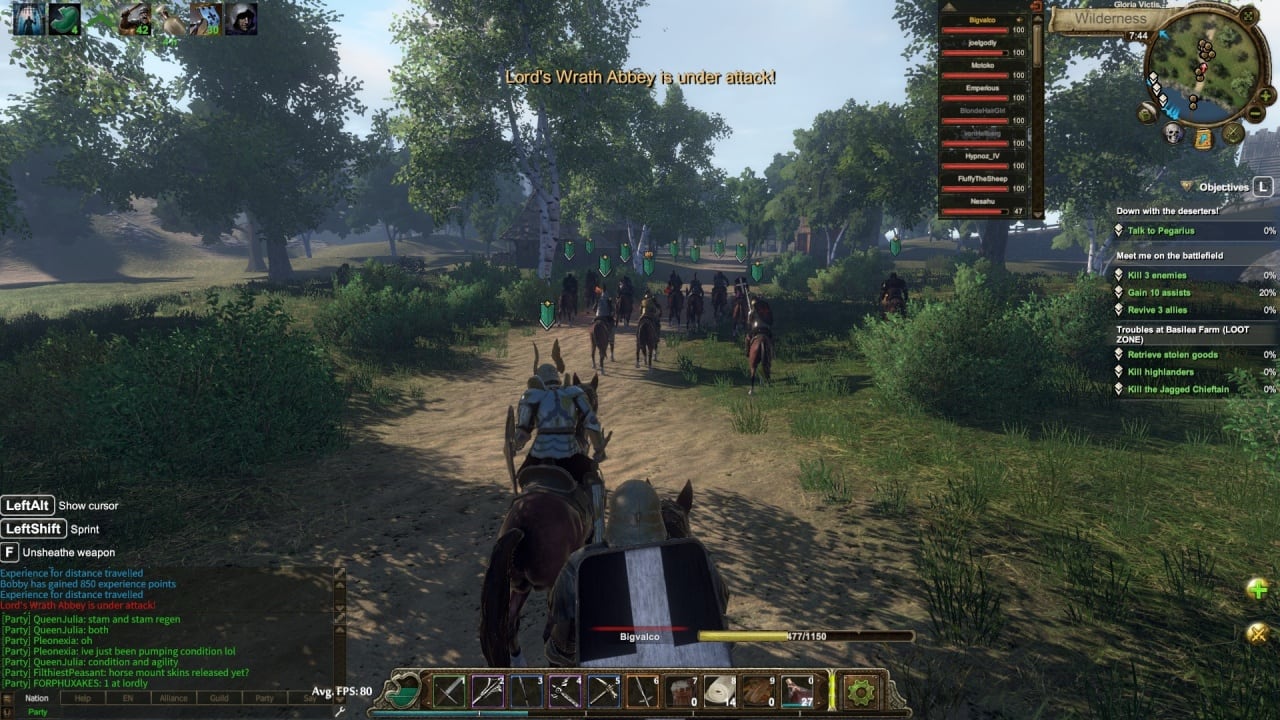Select the crossbow in hotbar slot 5

(x=604, y=691)
